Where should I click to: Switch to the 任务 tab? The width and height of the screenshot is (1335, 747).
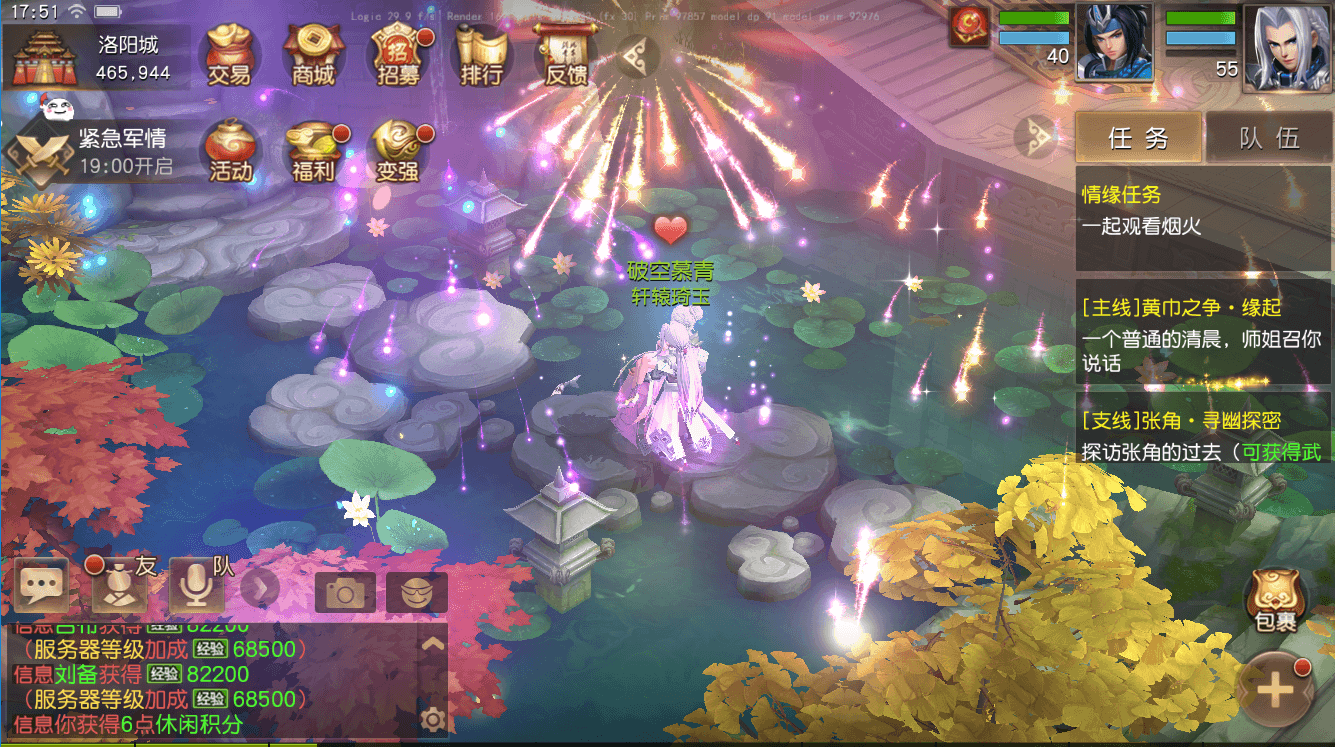[x=1138, y=137]
